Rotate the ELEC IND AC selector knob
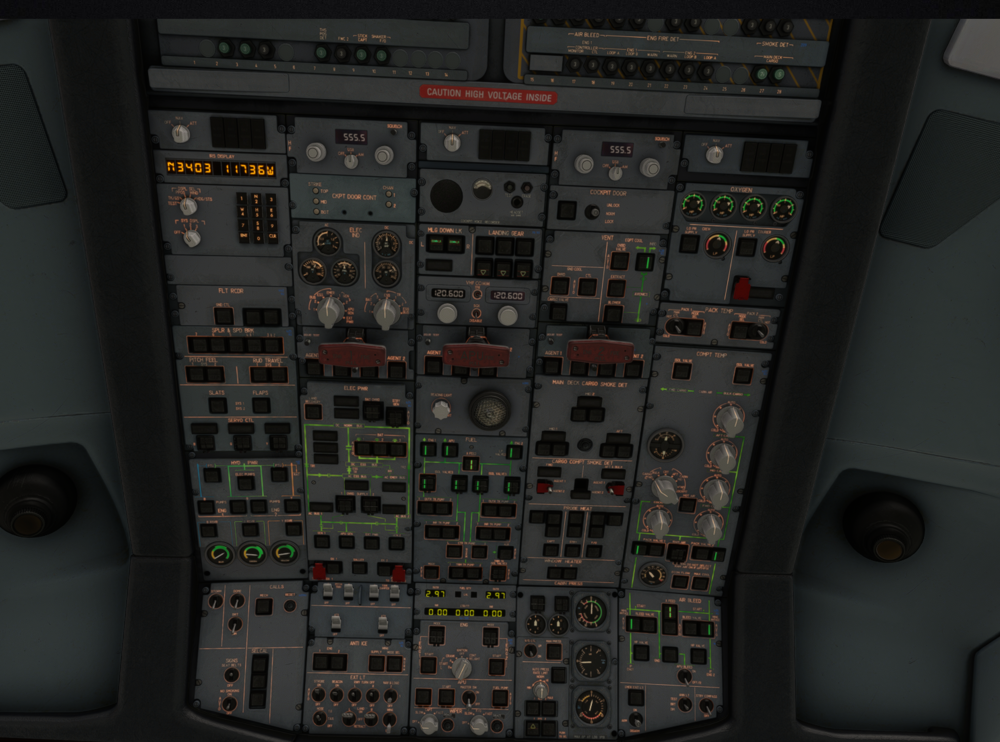 pos(328,311)
